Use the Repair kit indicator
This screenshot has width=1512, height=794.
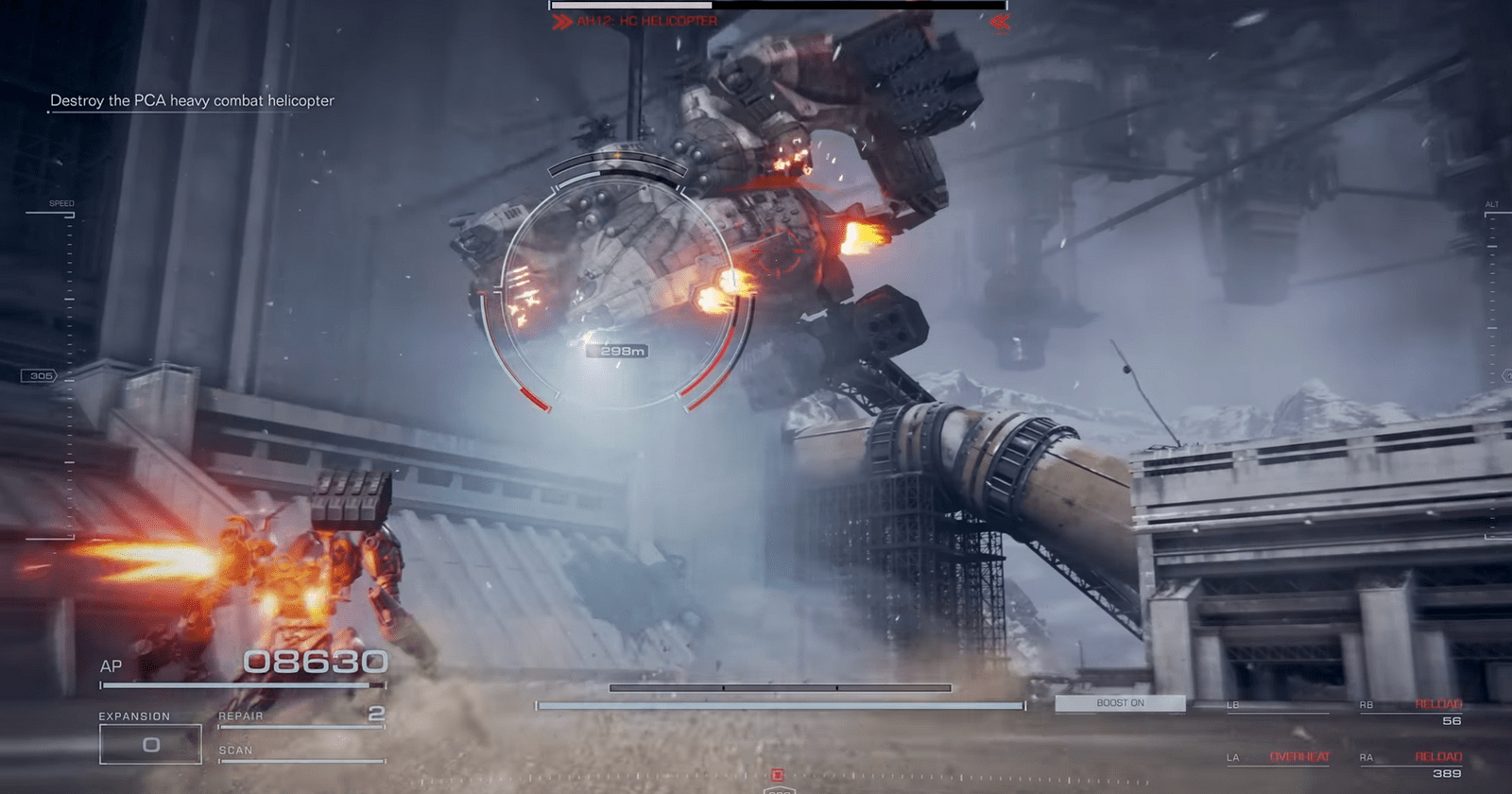301,716
